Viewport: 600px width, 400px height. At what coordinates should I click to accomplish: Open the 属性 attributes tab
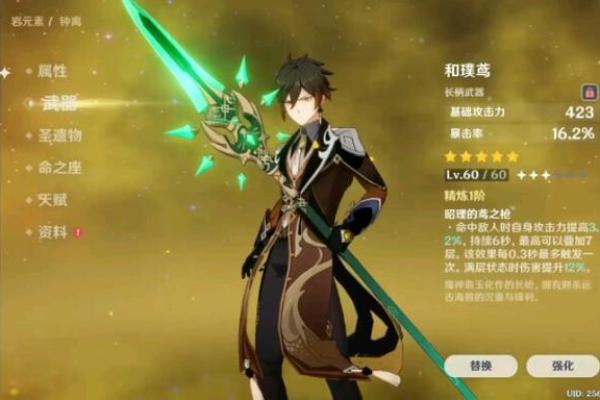[52, 72]
